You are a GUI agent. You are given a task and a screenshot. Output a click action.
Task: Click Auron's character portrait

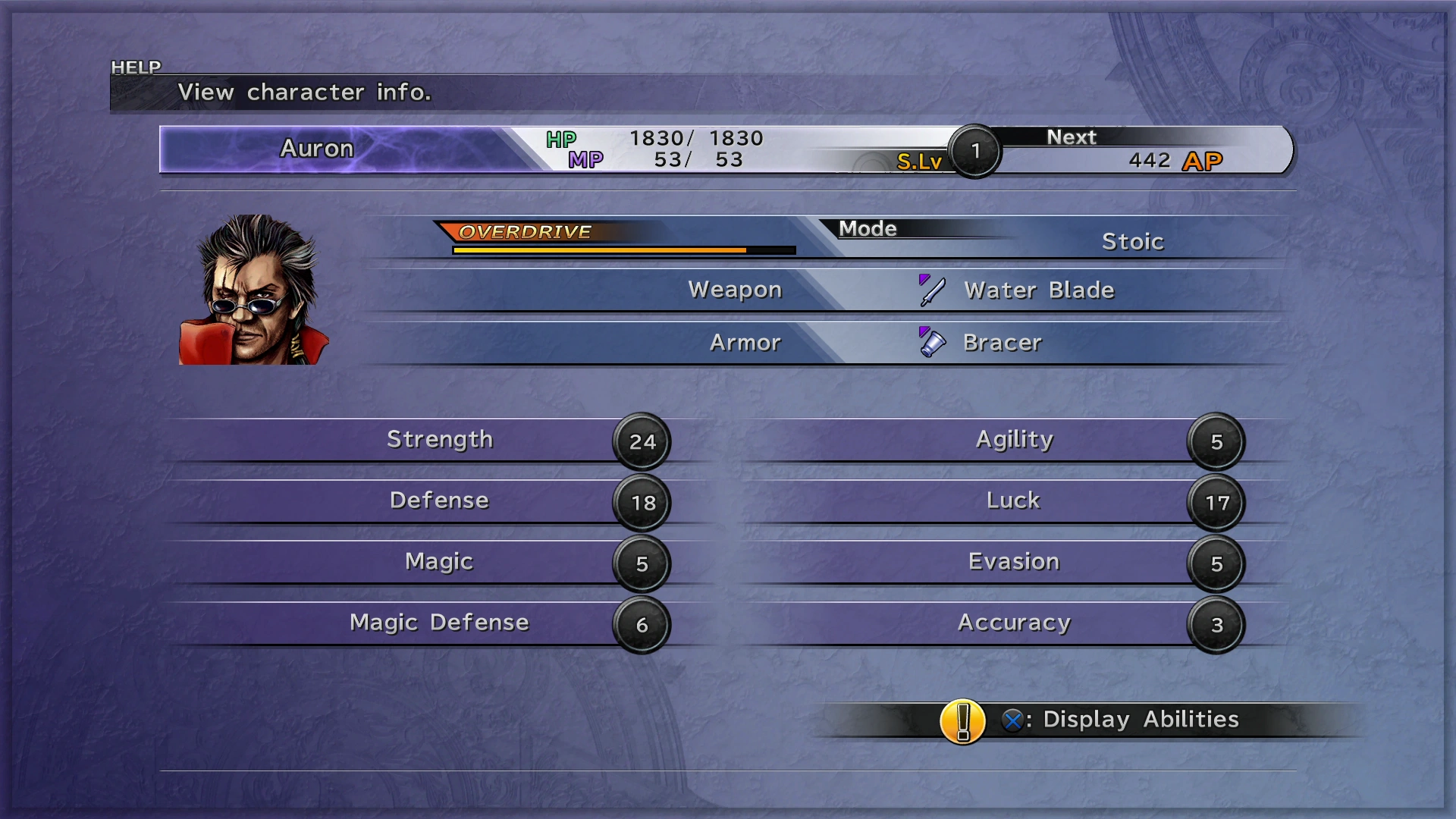tap(253, 290)
